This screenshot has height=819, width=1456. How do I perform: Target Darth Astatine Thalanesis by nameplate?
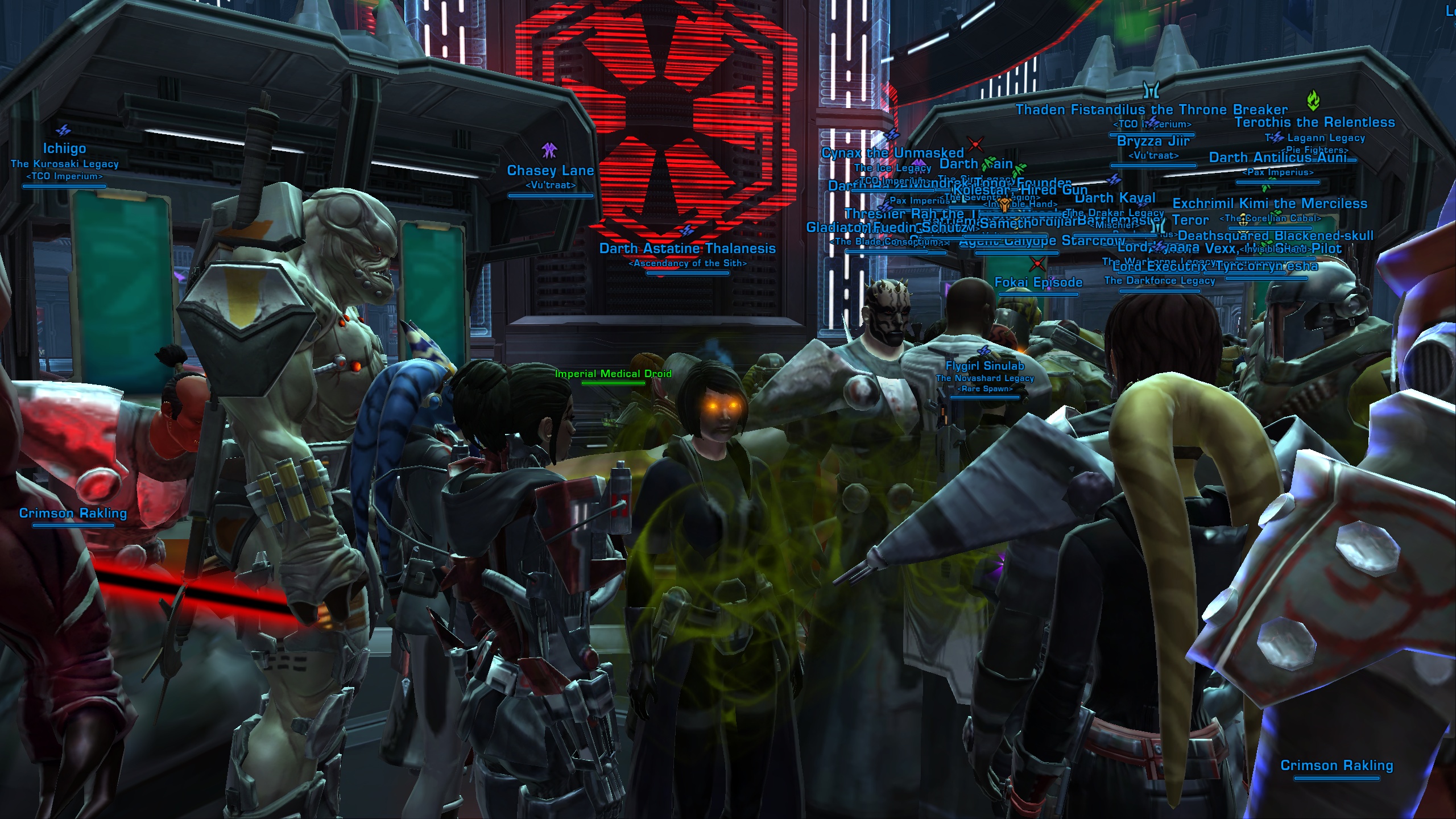(x=687, y=249)
